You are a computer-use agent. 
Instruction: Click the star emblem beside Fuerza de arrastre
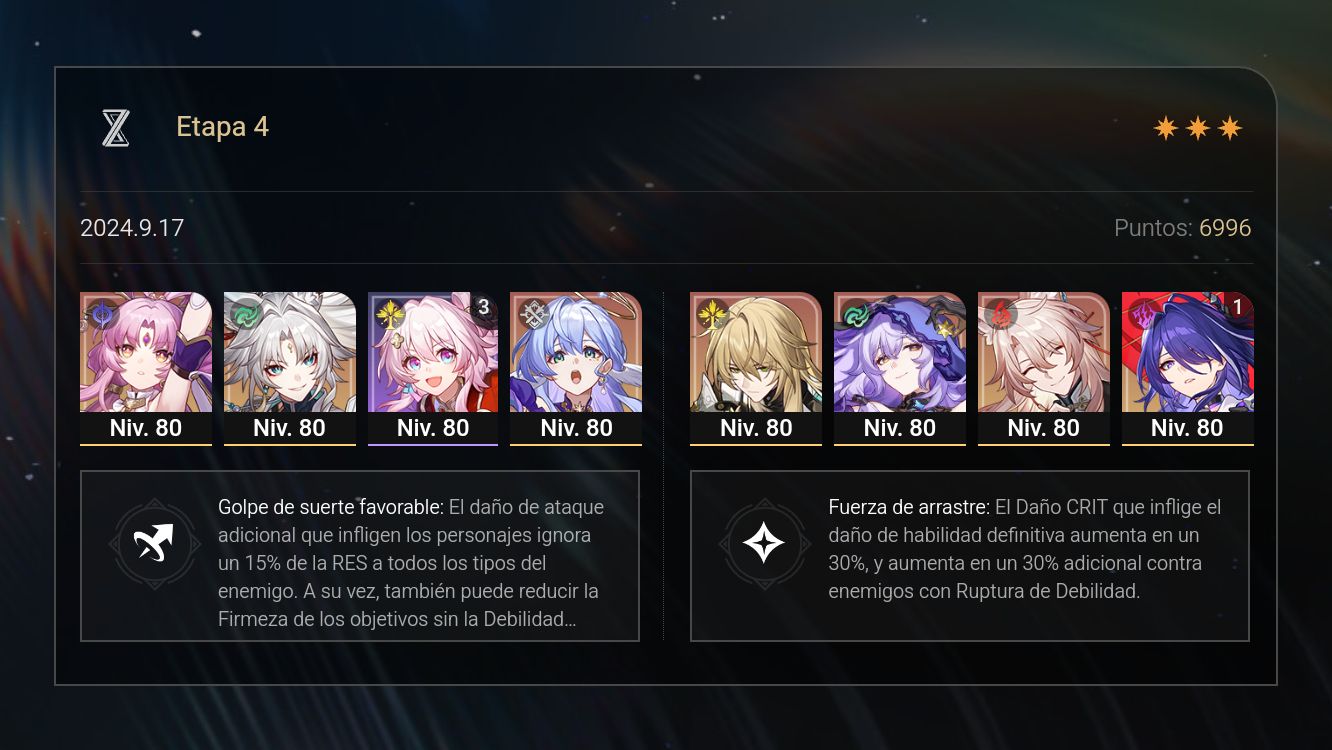765,544
